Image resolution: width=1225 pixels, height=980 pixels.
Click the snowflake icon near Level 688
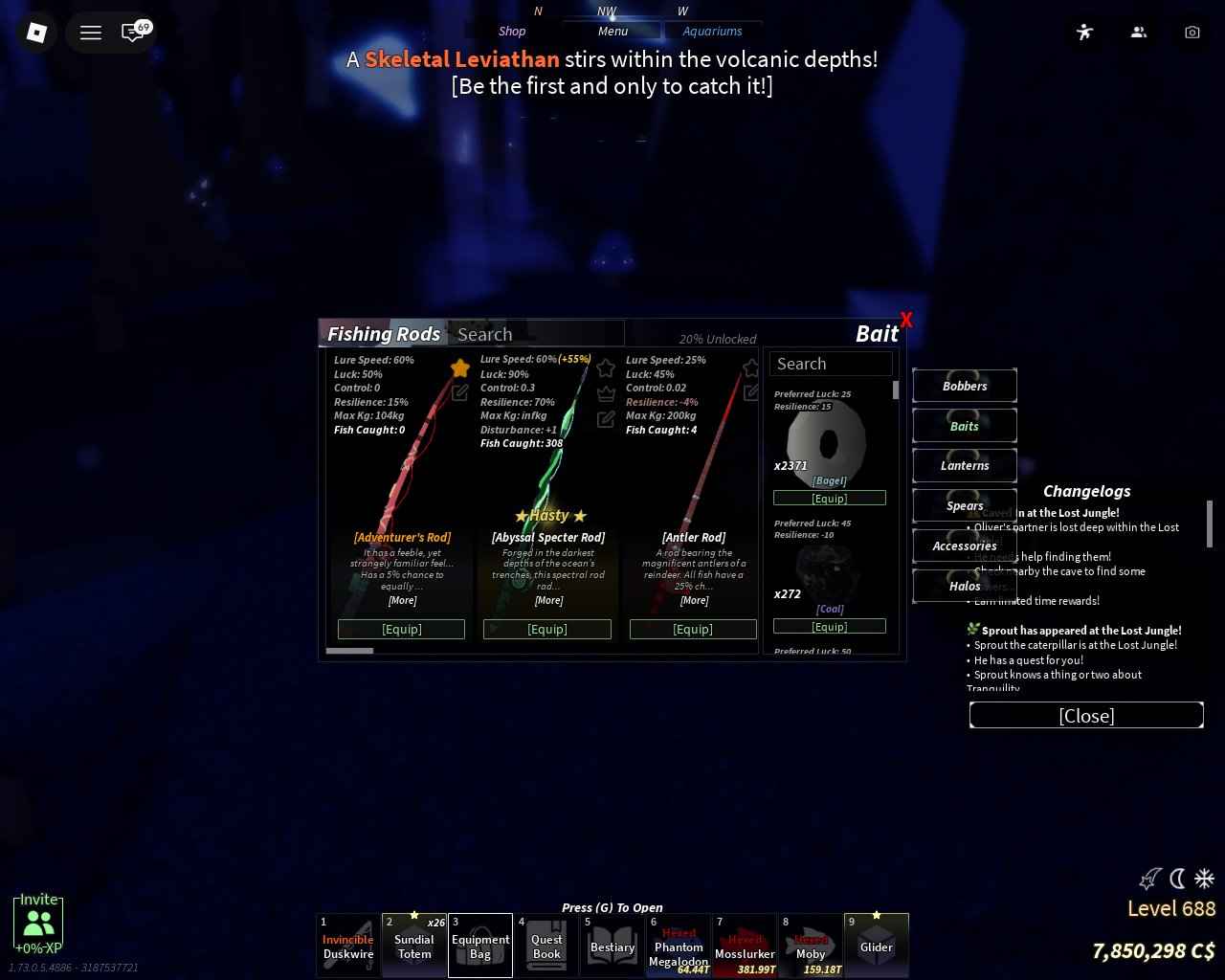pyautogui.click(x=1205, y=879)
